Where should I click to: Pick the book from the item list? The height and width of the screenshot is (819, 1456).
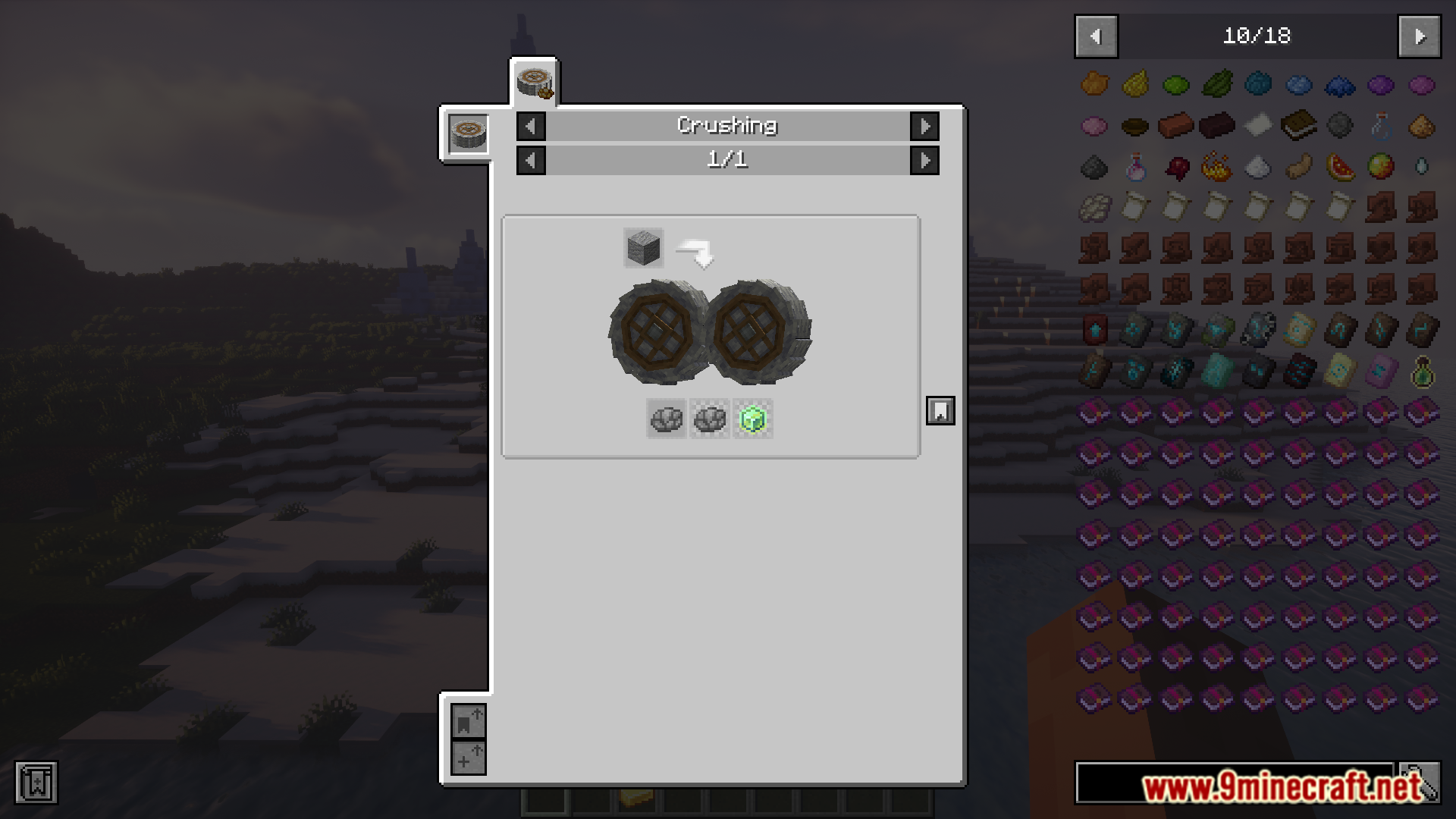[1299, 126]
